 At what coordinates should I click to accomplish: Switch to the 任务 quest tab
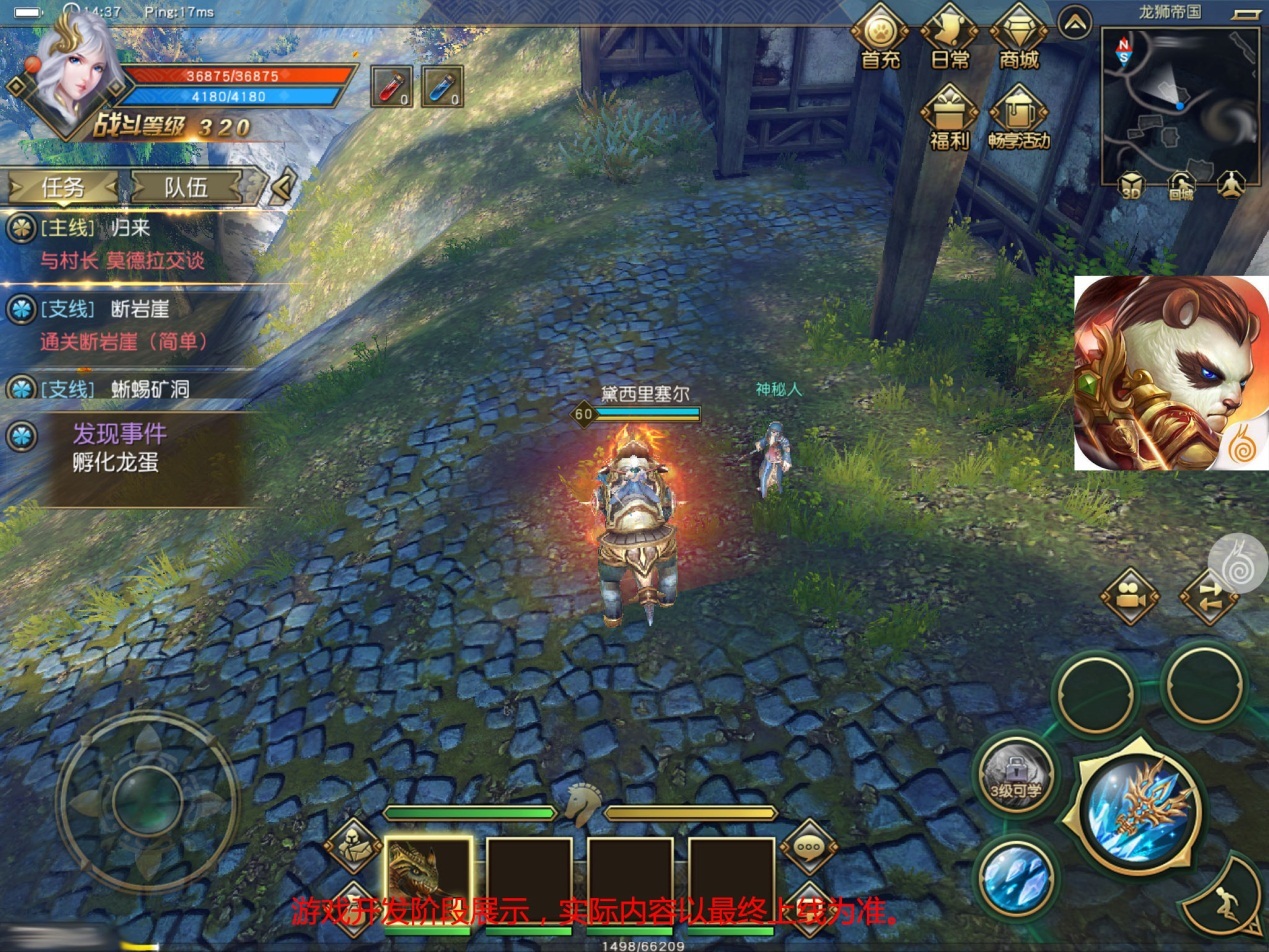tap(63, 186)
